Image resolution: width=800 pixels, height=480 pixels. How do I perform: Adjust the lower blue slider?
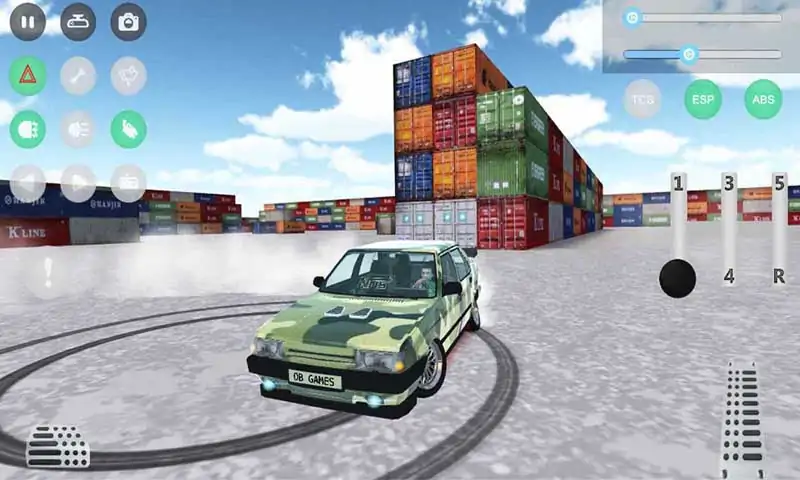pos(688,54)
